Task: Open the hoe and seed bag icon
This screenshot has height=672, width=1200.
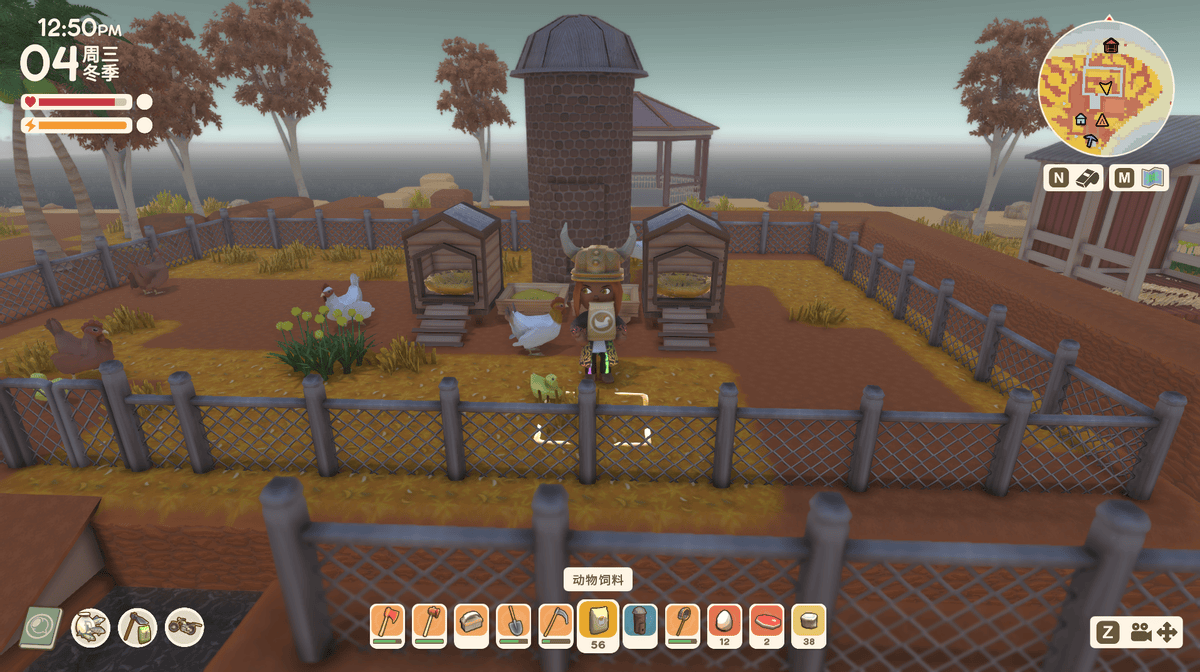Action: pyautogui.click(x=137, y=627)
